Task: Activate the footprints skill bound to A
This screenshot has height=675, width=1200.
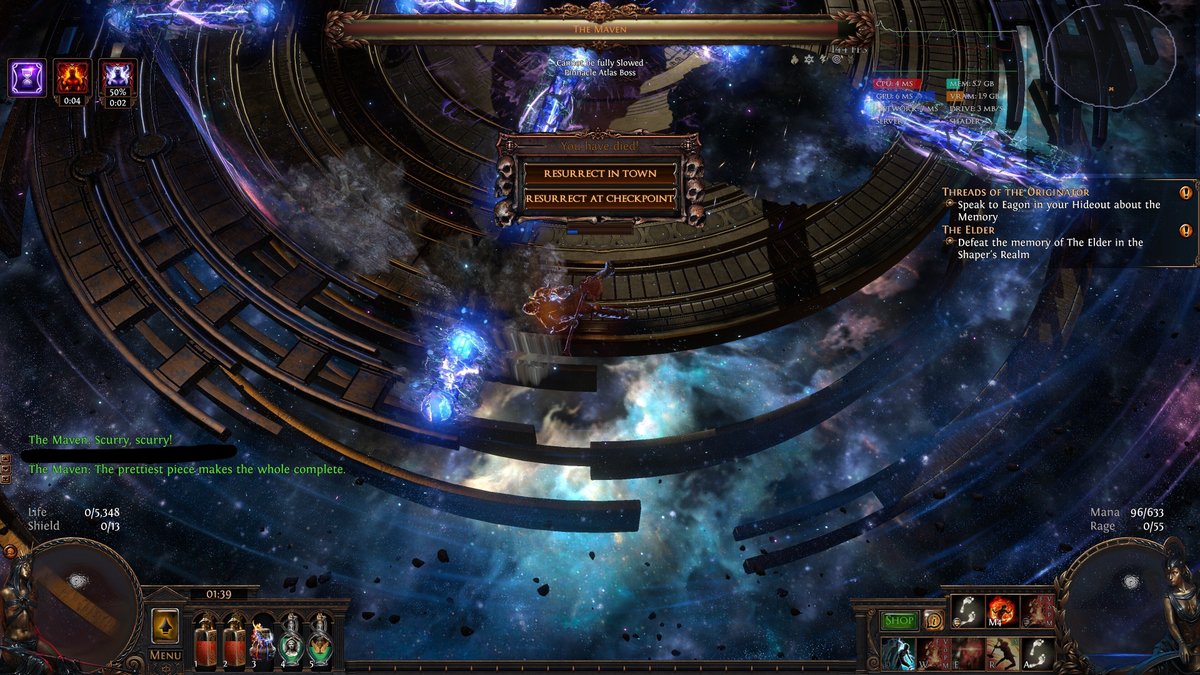Action: pyautogui.click(x=1037, y=653)
